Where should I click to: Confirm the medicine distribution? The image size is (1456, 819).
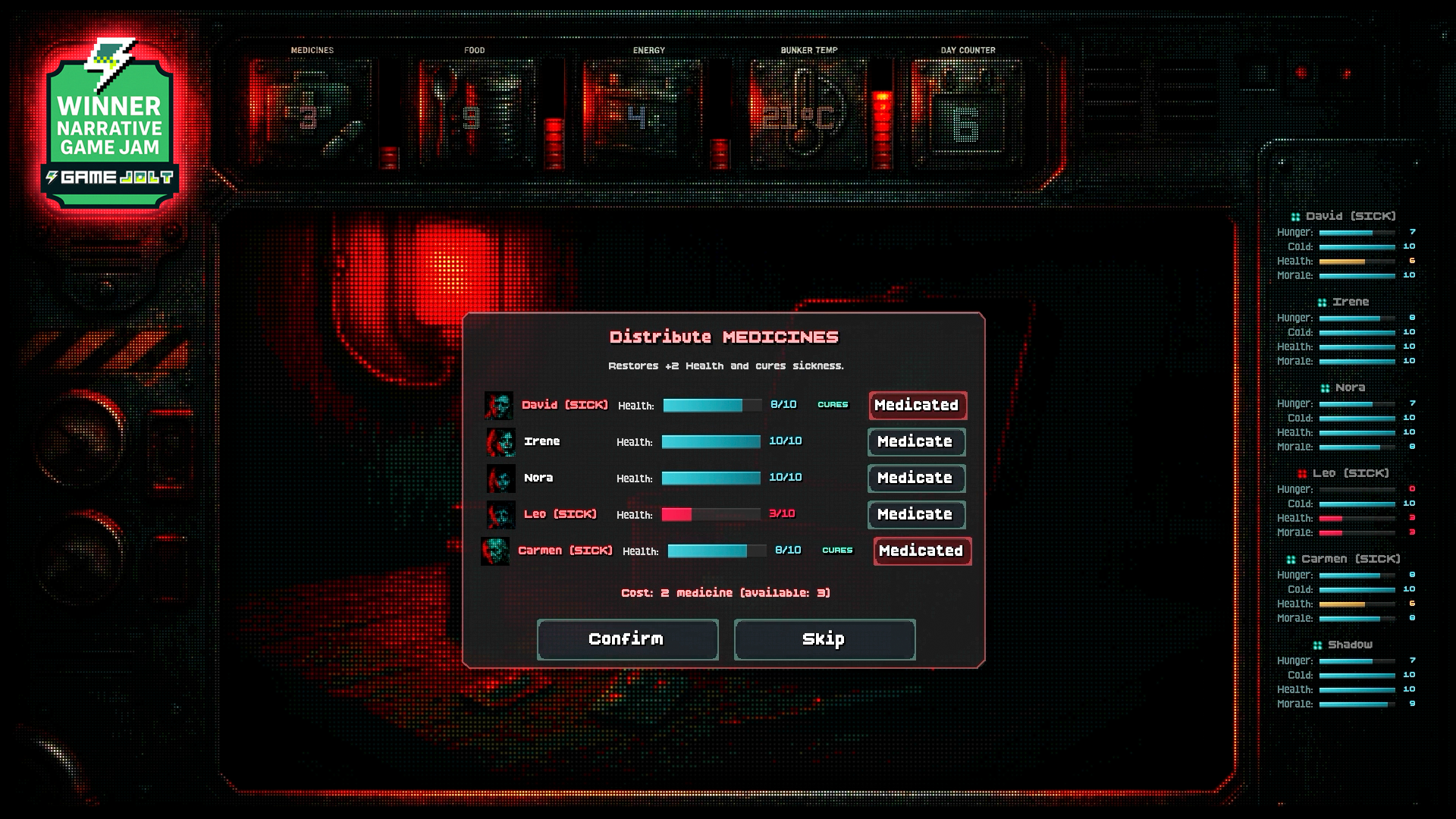click(627, 639)
